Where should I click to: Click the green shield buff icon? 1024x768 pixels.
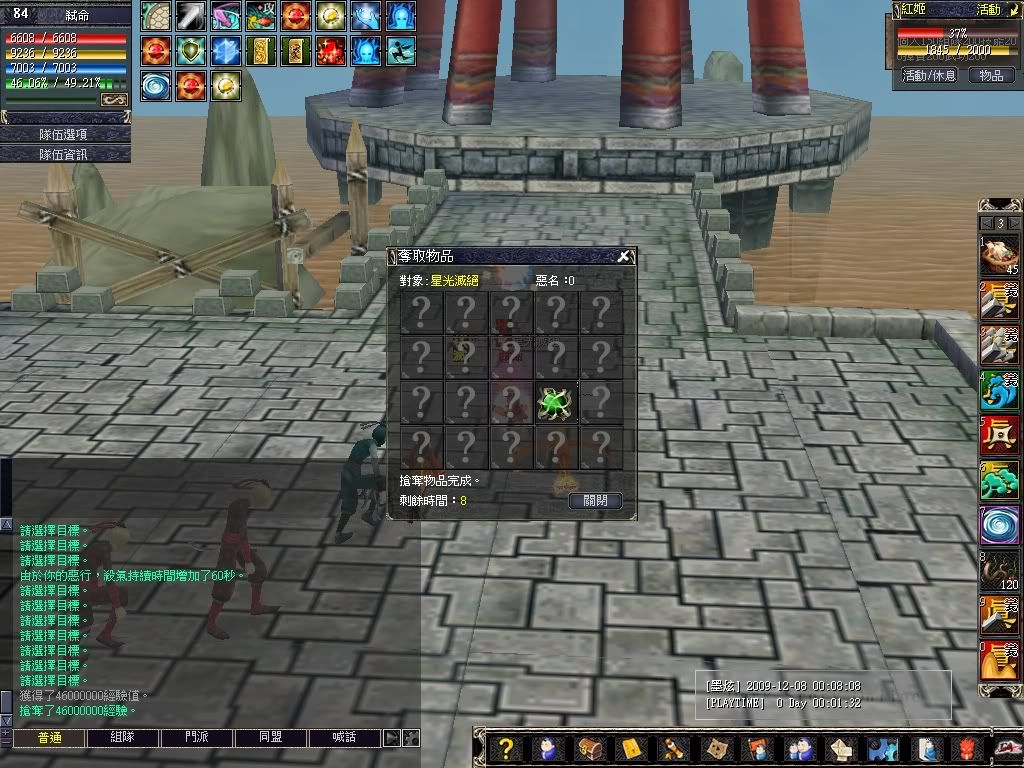click(x=190, y=51)
